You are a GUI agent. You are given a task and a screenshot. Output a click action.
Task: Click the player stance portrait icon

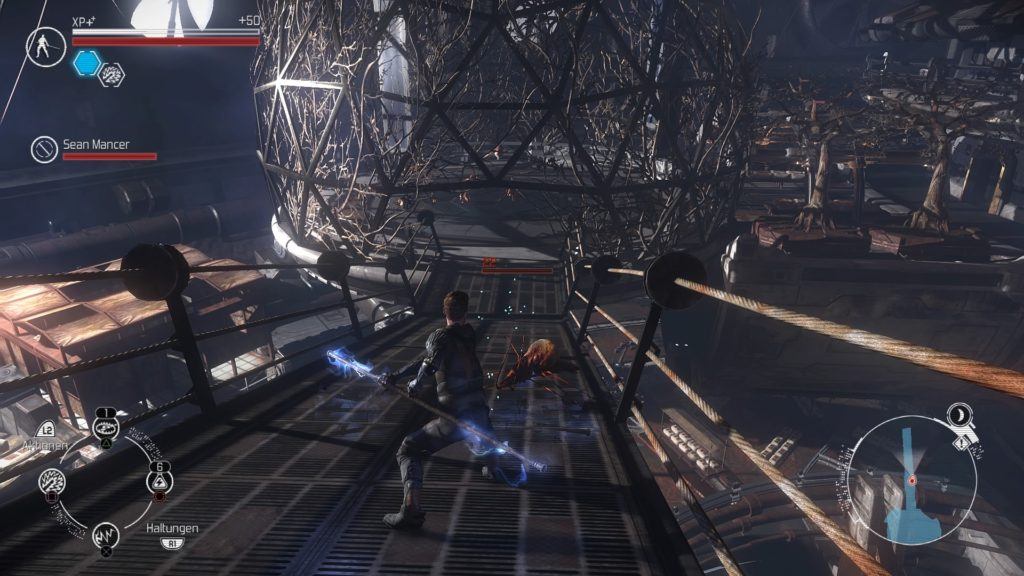tap(46, 47)
